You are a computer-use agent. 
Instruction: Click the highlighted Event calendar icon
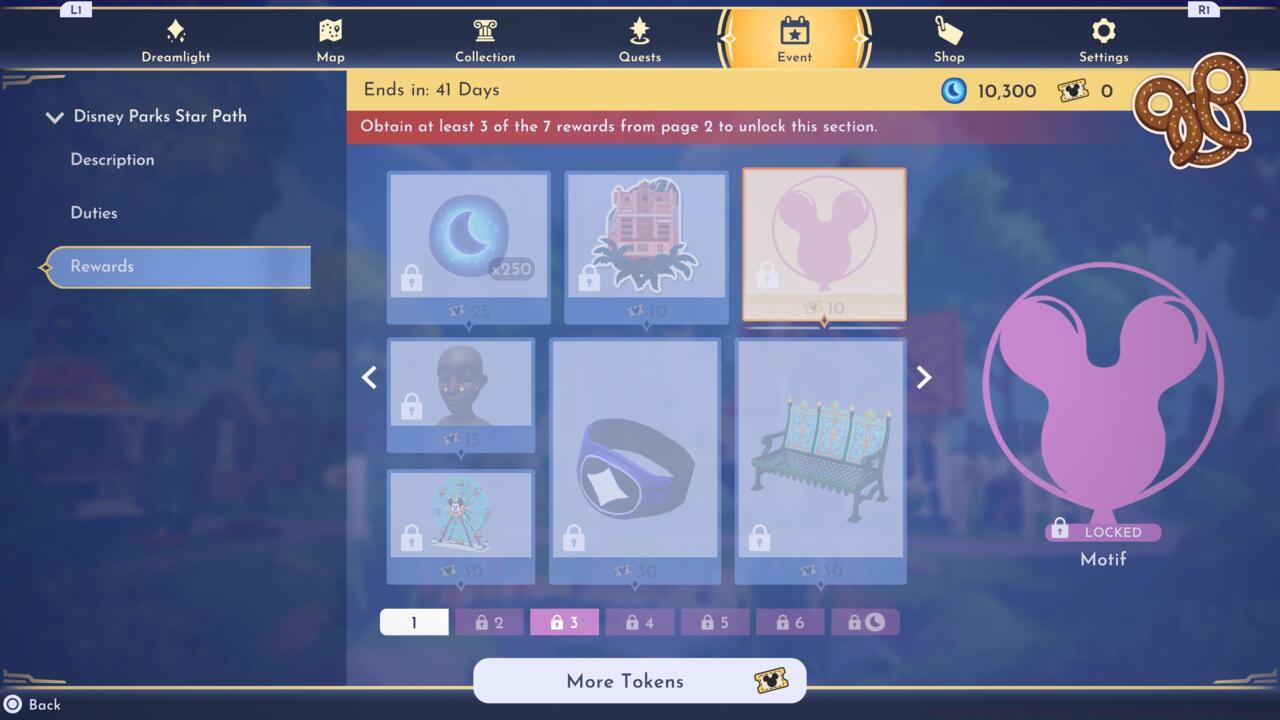(x=793, y=38)
